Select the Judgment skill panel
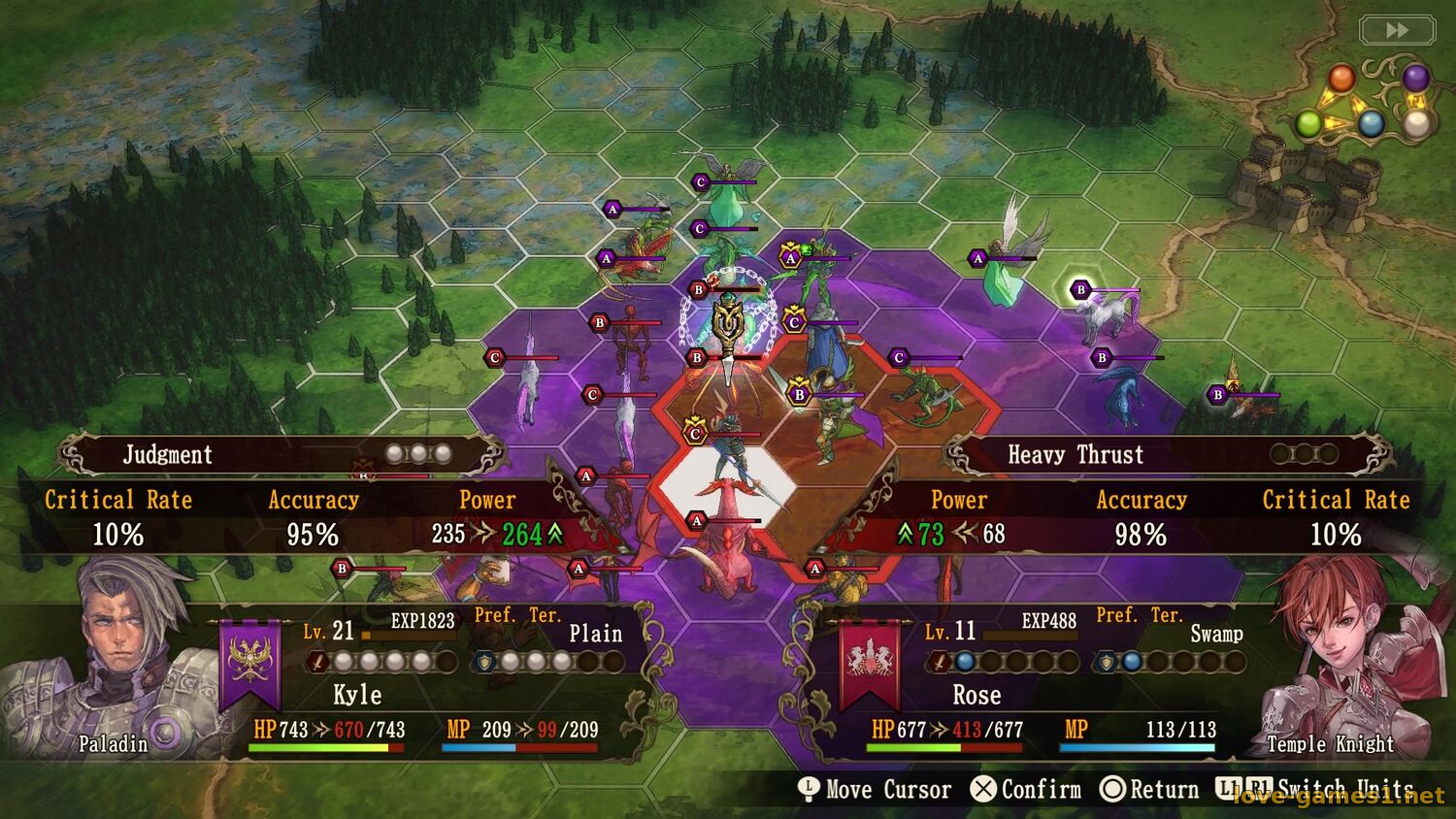The width and height of the screenshot is (1456, 819). pos(281,454)
